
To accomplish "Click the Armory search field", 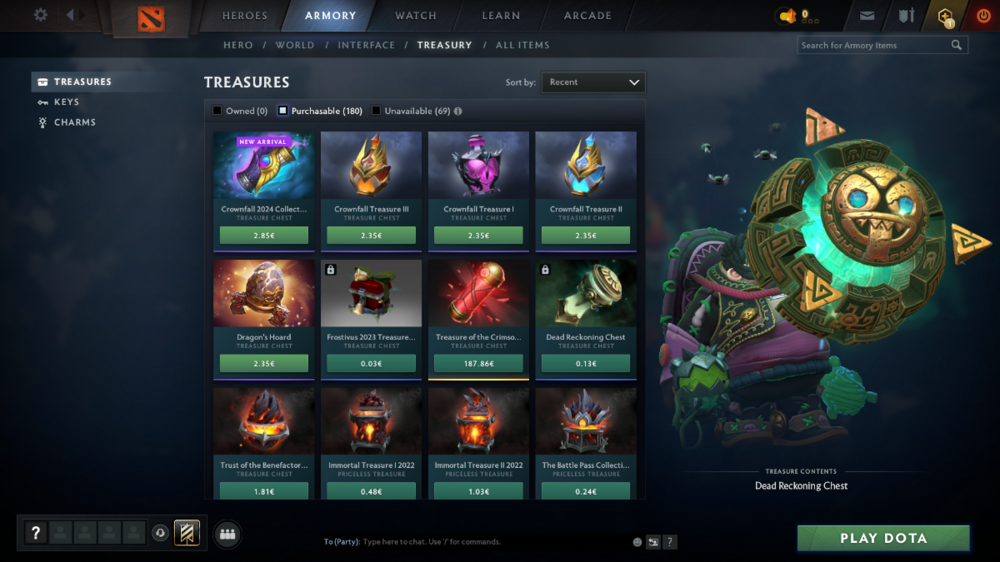I will click(873, 45).
